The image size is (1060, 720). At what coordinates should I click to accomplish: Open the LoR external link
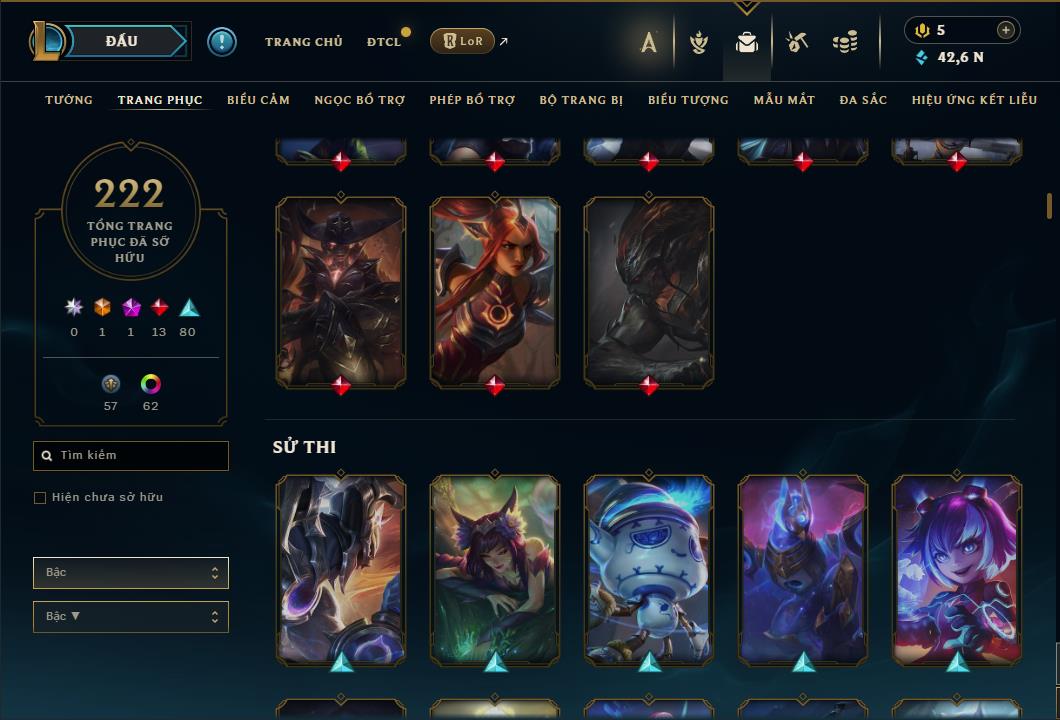click(462, 41)
